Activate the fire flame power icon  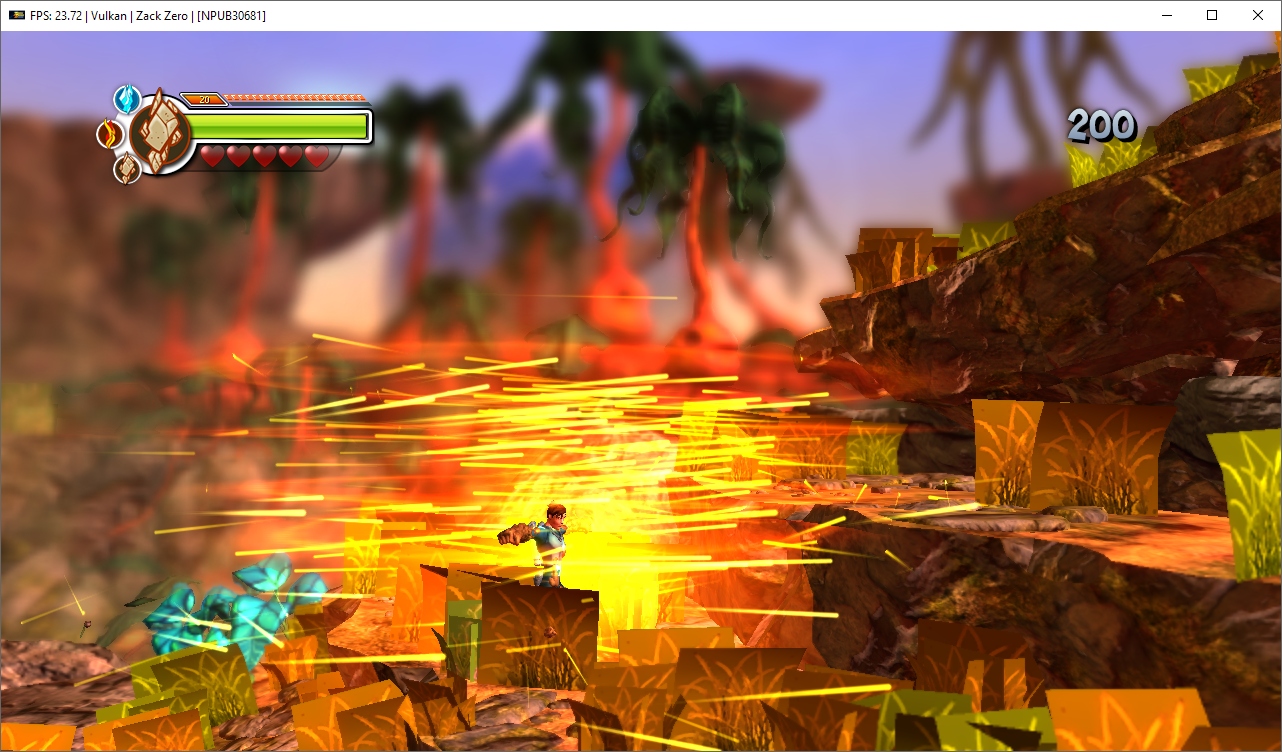[109, 133]
